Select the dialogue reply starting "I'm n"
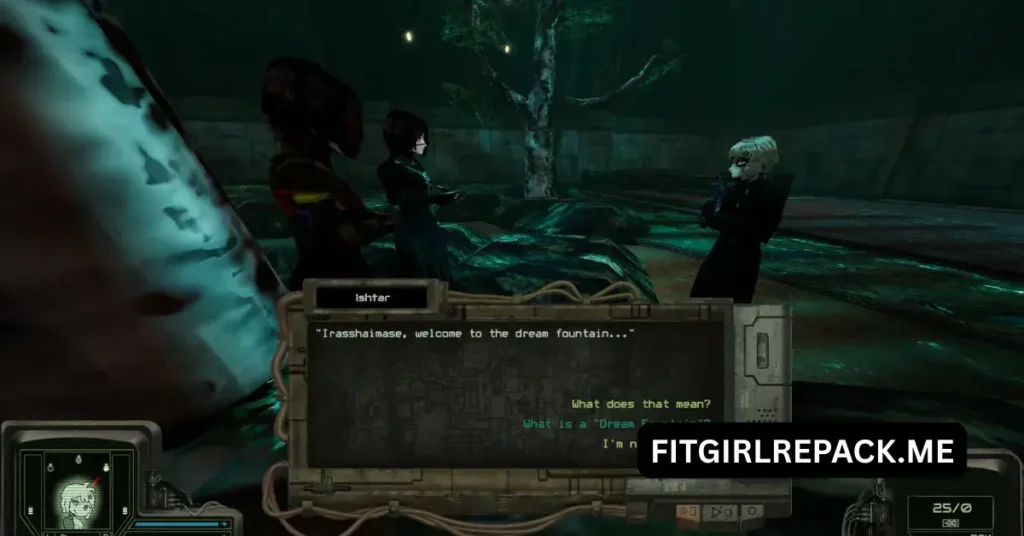1024x536 pixels. click(x=620, y=443)
